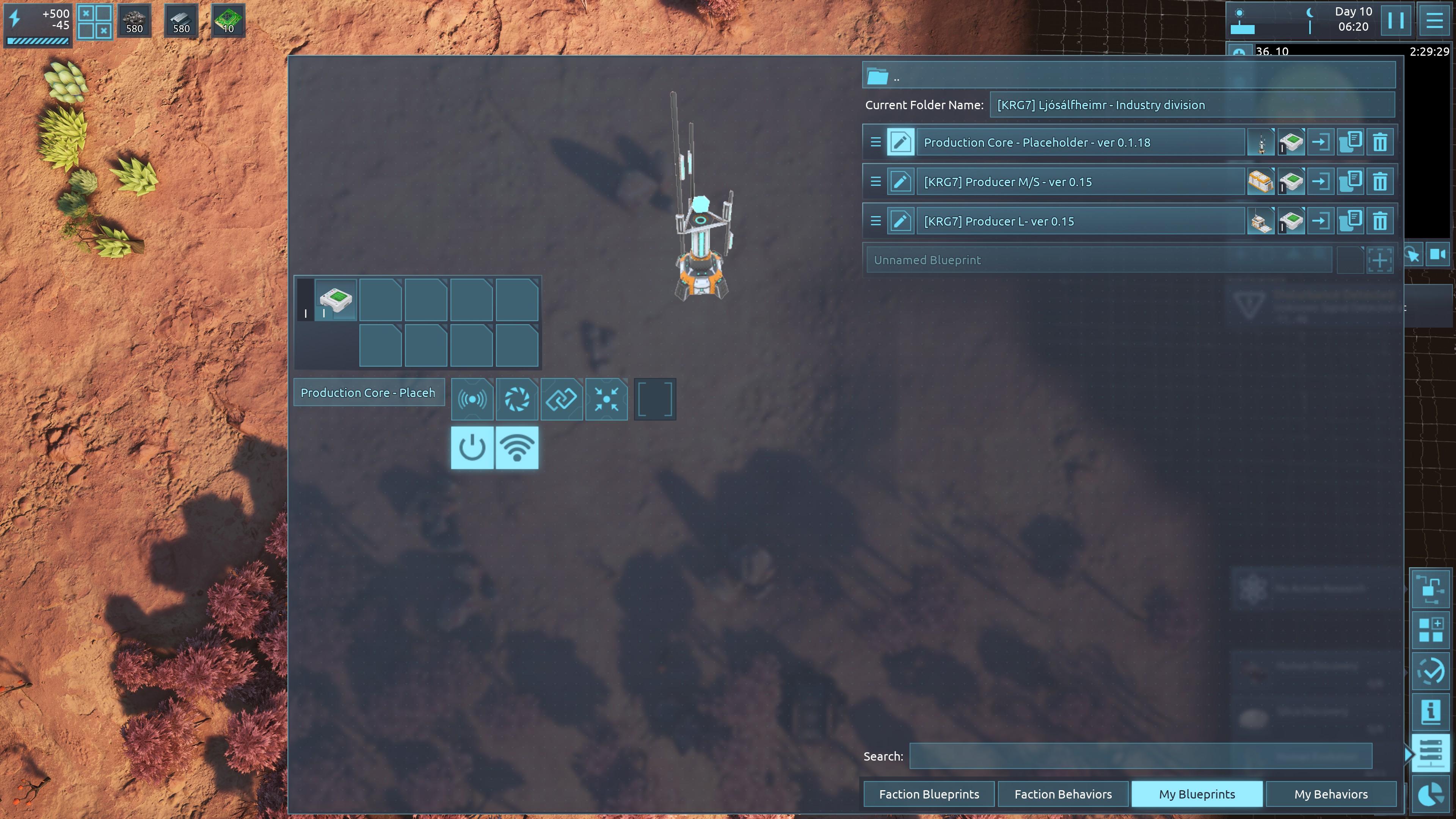Screen dimensions: 1456x819
Task: Open the Faction Behaviors tab
Action: 1062,794
